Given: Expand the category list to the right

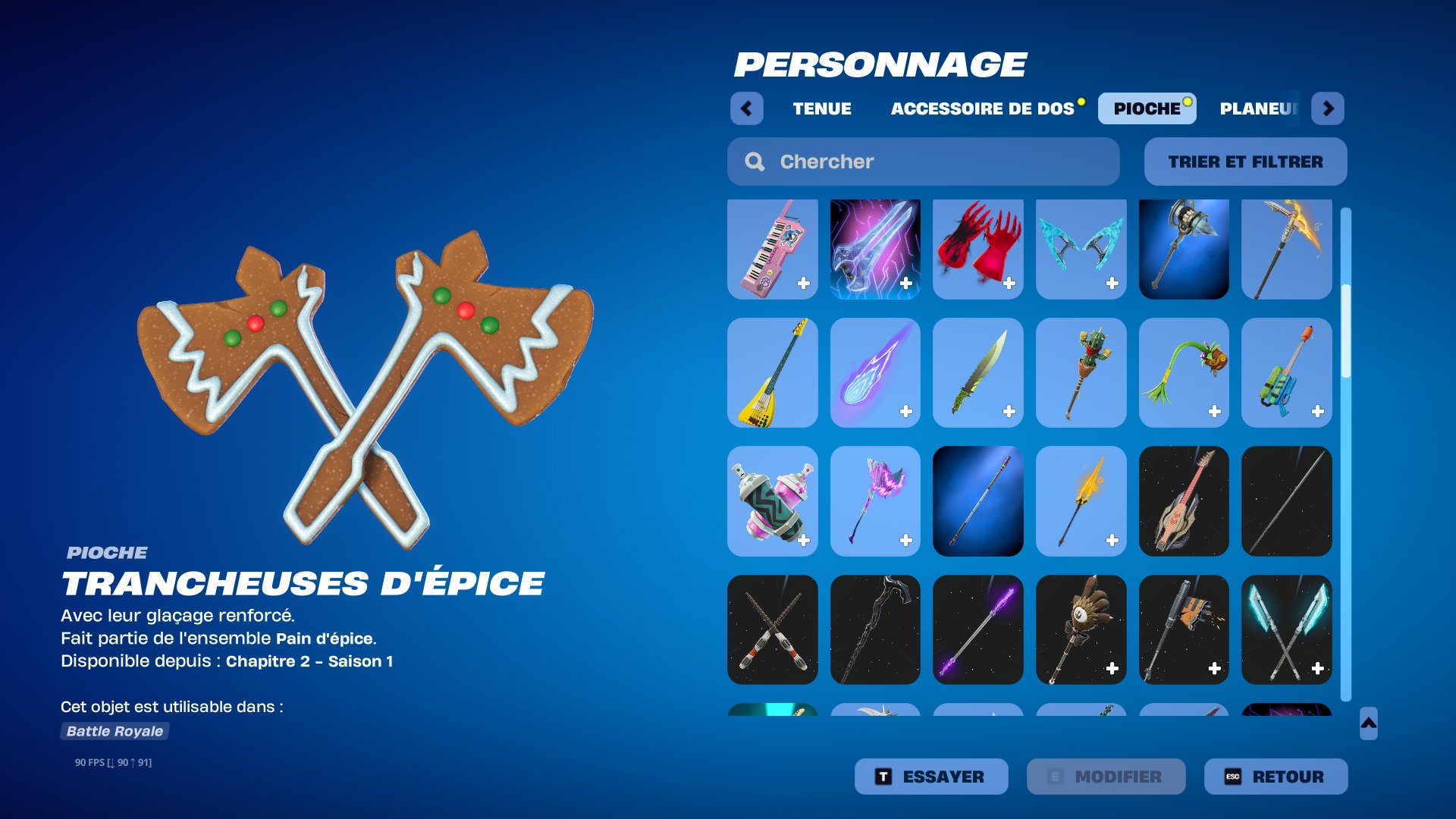Looking at the screenshot, I should tap(1329, 108).
